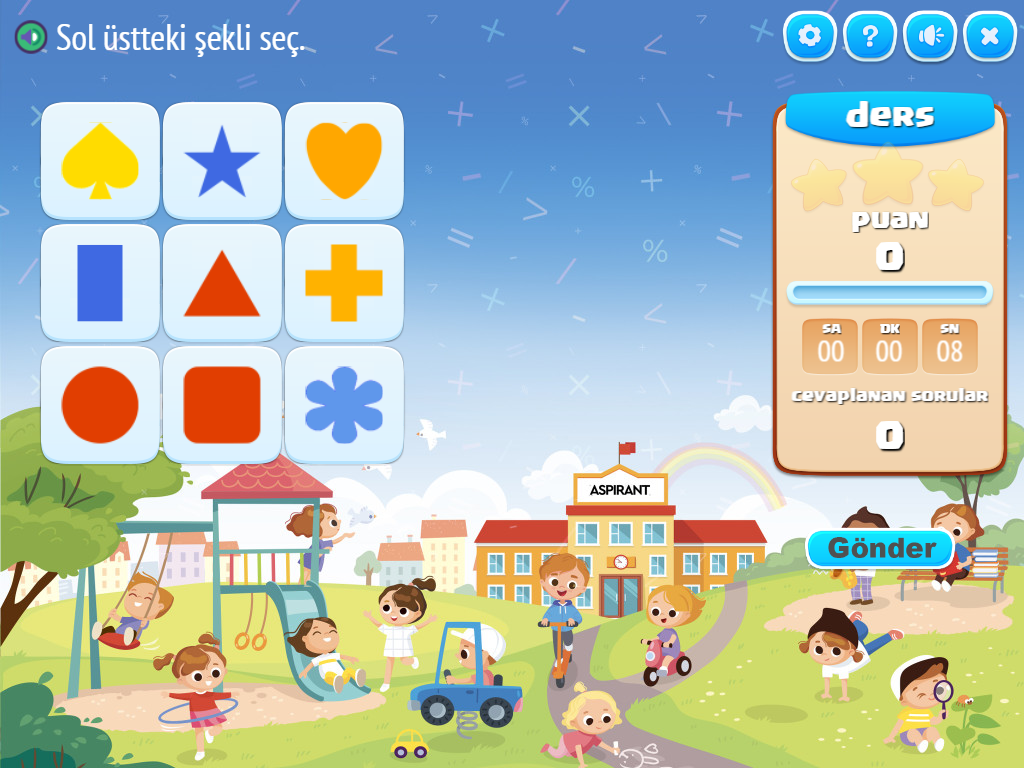1024x768 pixels.
Task: Toggle sound with the speaker button
Action: pyautogui.click(x=930, y=37)
